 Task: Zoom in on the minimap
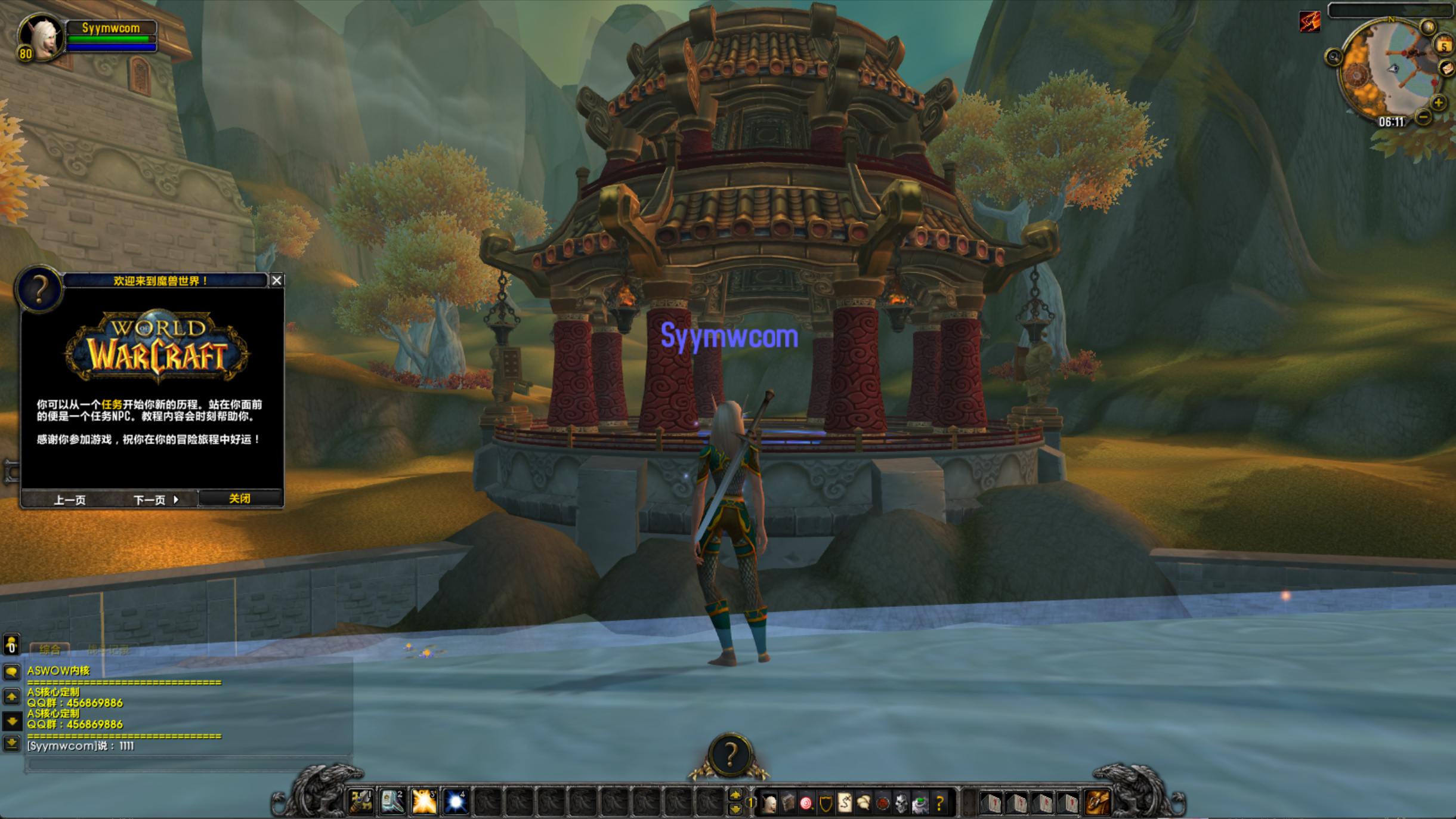tap(1438, 103)
